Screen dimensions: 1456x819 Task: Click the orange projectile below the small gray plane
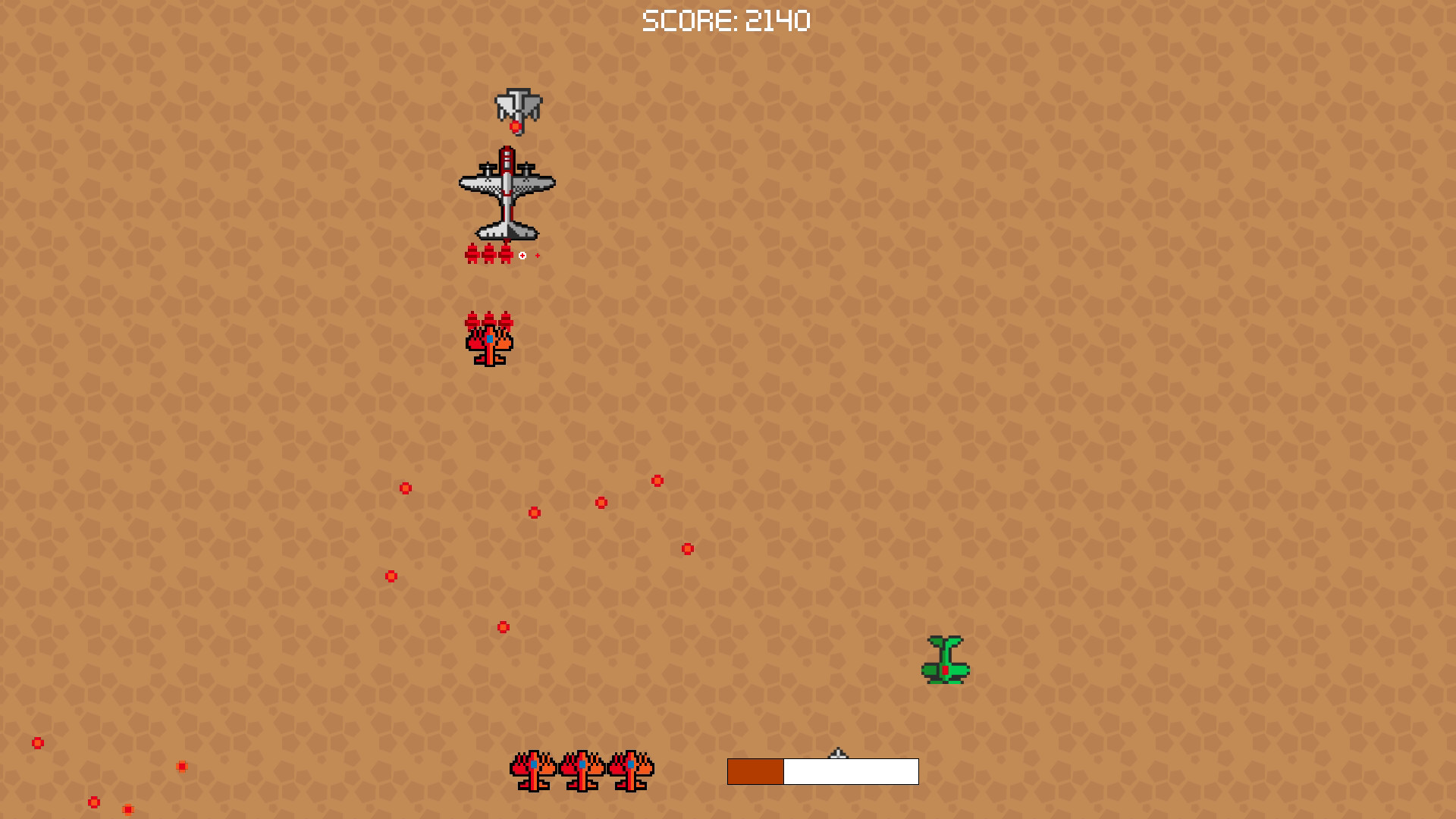click(x=516, y=126)
